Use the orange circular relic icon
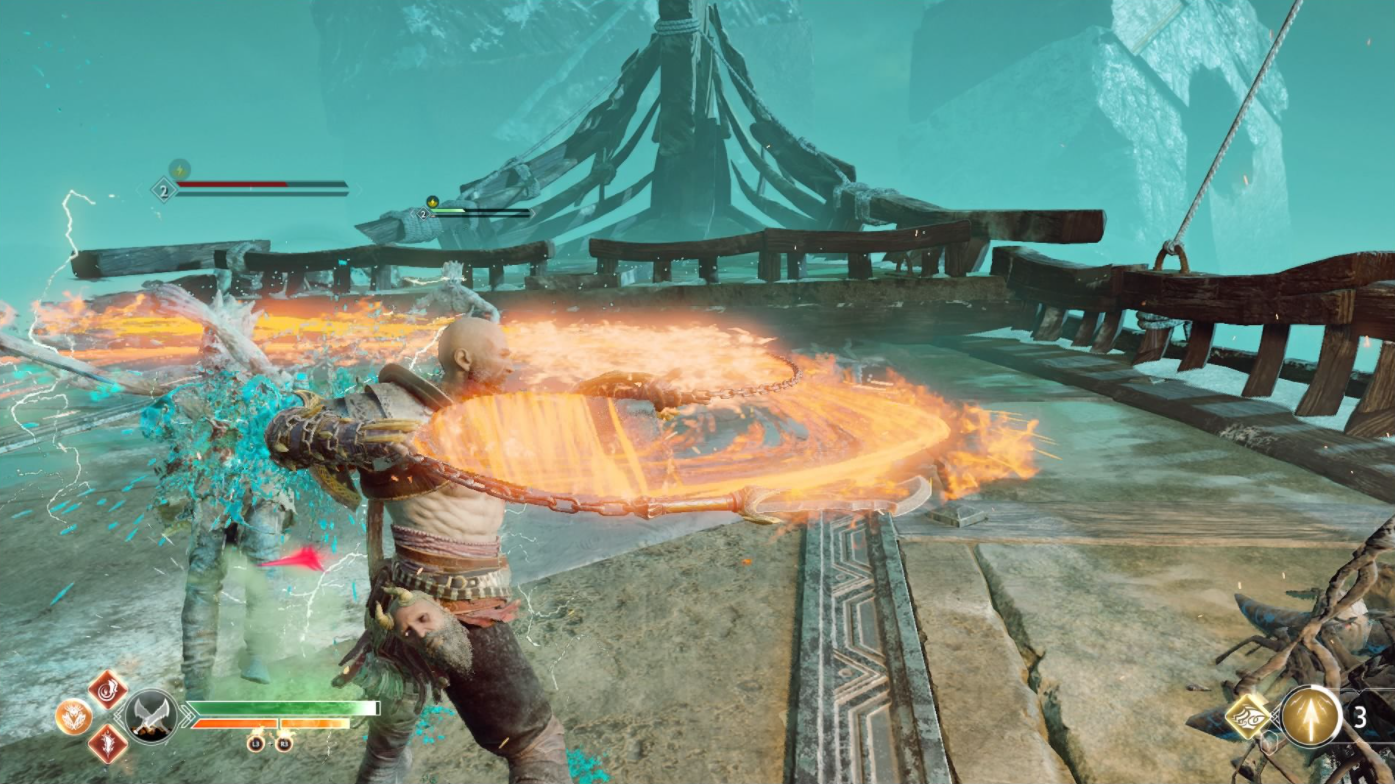Image resolution: width=1395 pixels, height=784 pixels. [x=73, y=716]
